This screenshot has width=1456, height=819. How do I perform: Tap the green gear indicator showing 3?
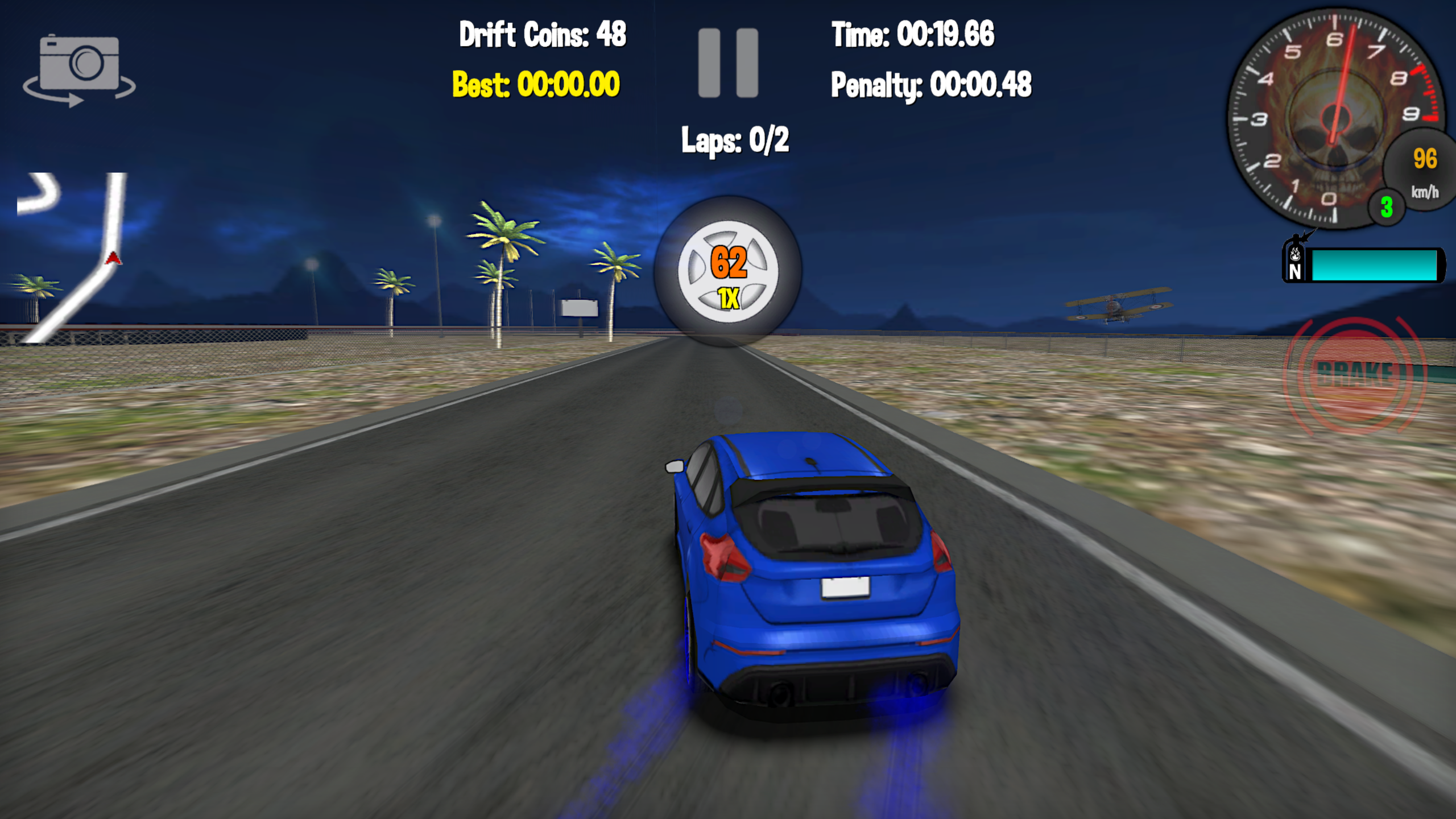click(1387, 208)
